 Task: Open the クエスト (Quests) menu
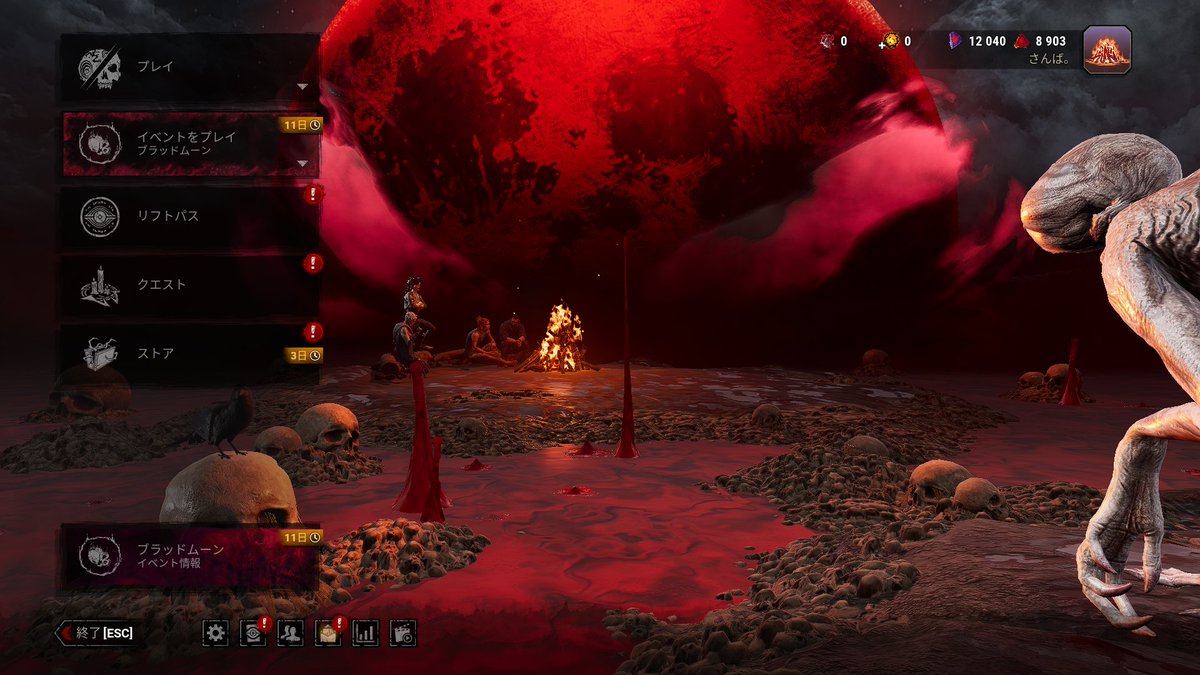[x=189, y=285]
